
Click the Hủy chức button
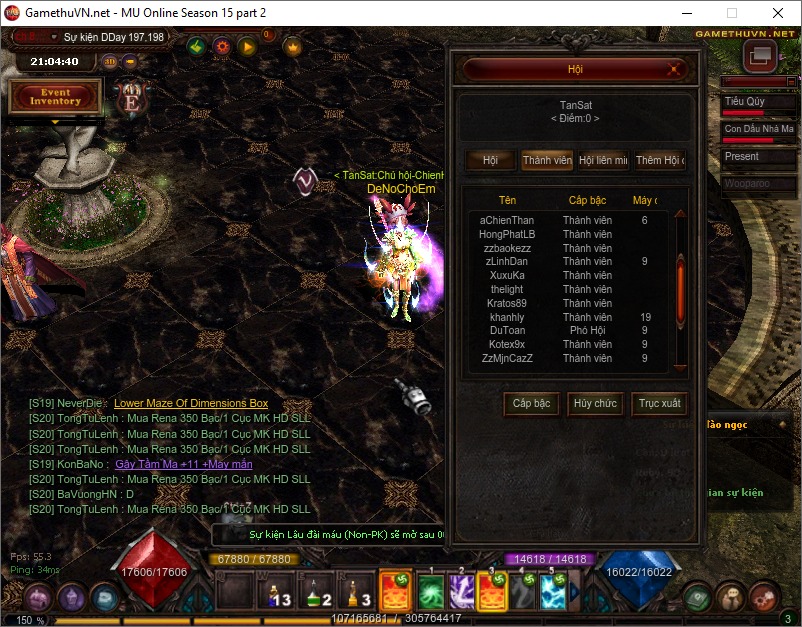pos(595,404)
